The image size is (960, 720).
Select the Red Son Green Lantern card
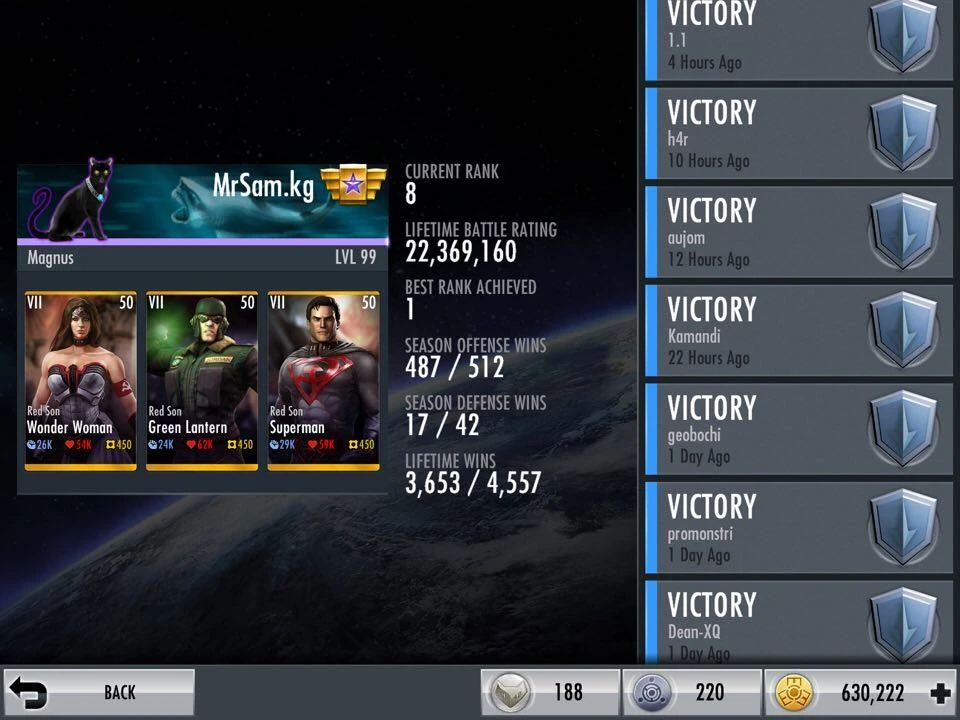pos(202,380)
